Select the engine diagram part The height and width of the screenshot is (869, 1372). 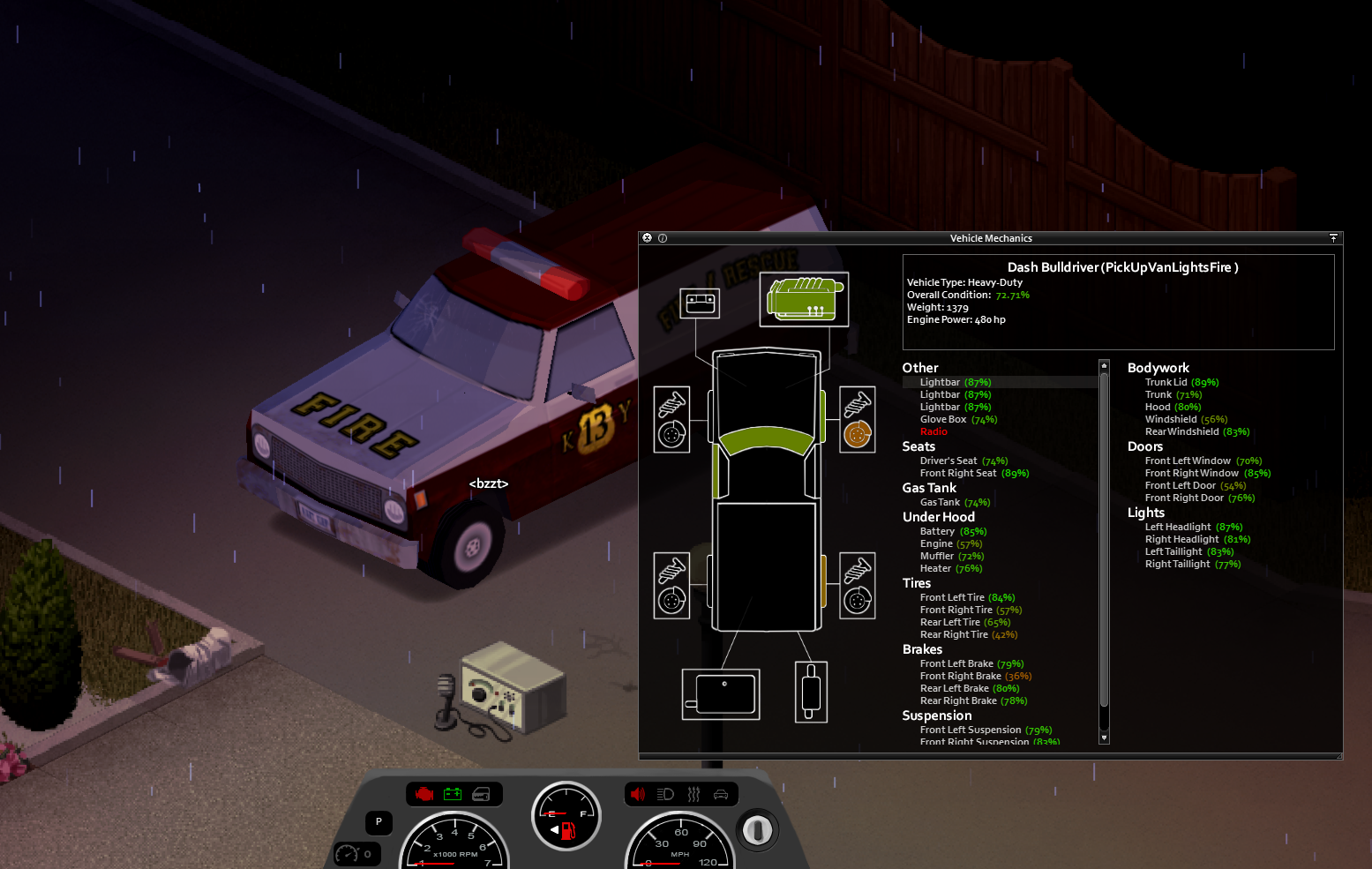[x=804, y=299]
